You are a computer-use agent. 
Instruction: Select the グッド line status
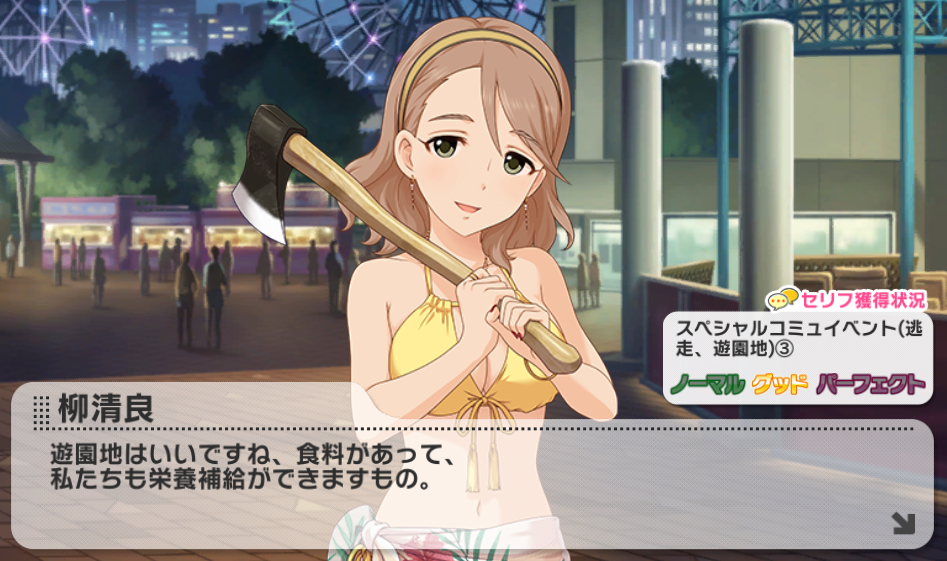coord(779,384)
